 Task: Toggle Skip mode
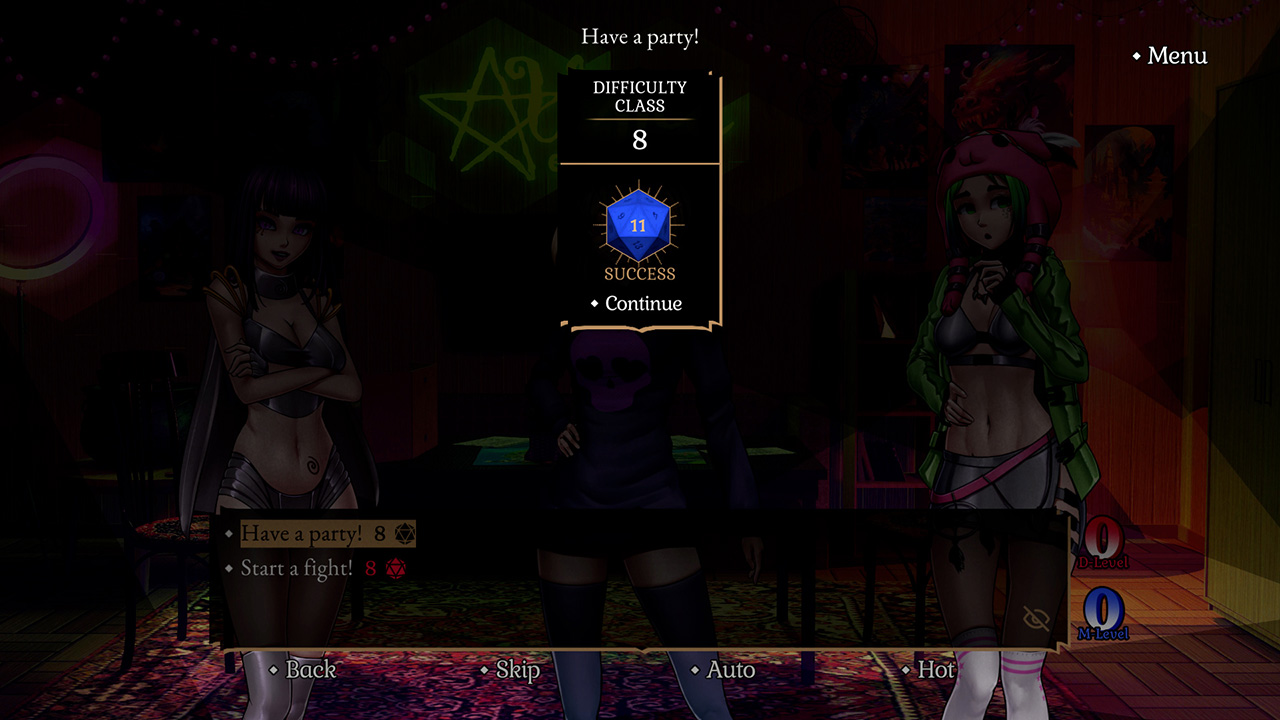point(516,670)
